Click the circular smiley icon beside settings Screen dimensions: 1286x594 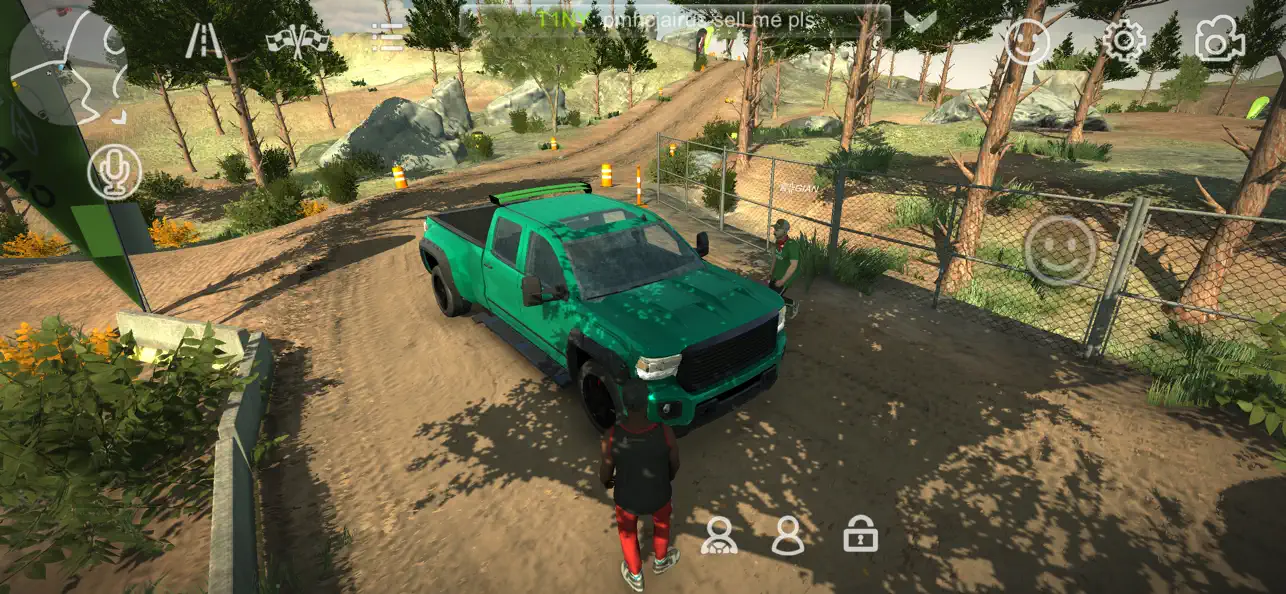point(1027,42)
